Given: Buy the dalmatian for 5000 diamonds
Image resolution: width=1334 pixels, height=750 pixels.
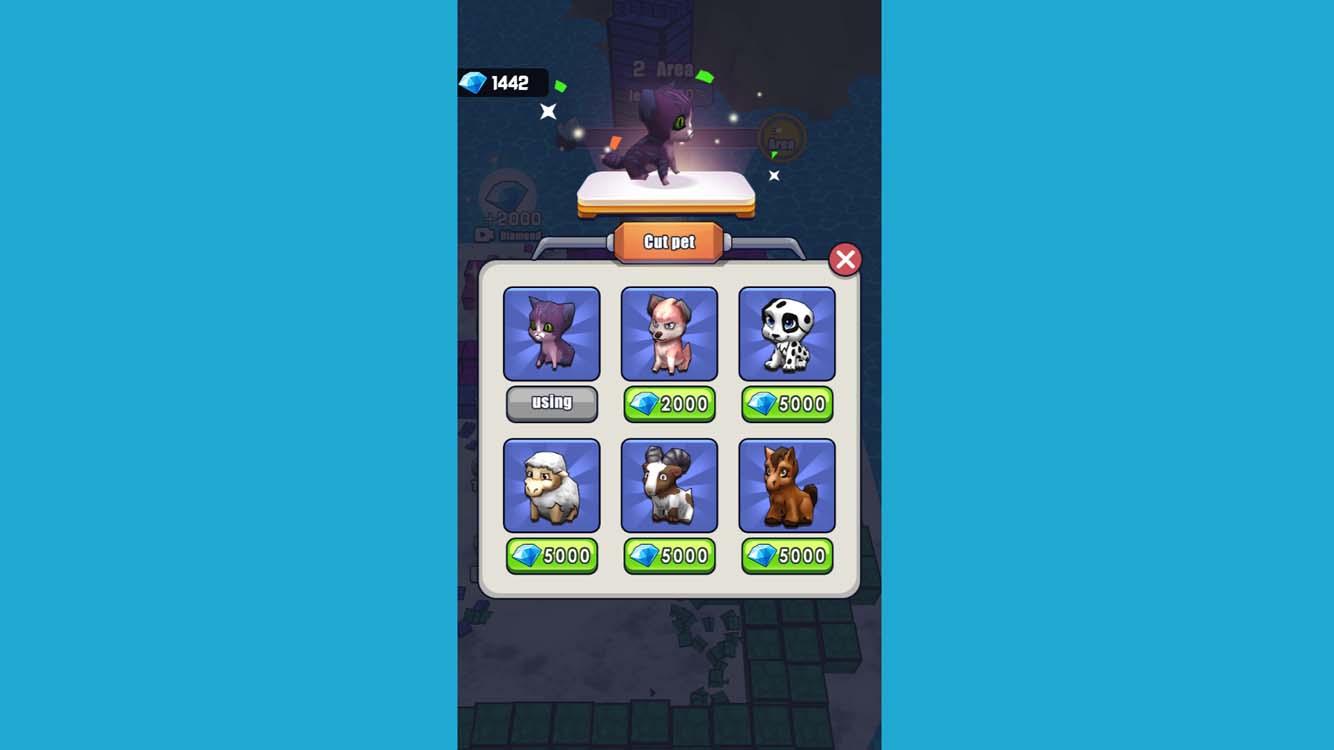Looking at the screenshot, I should [x=787, y=404].
